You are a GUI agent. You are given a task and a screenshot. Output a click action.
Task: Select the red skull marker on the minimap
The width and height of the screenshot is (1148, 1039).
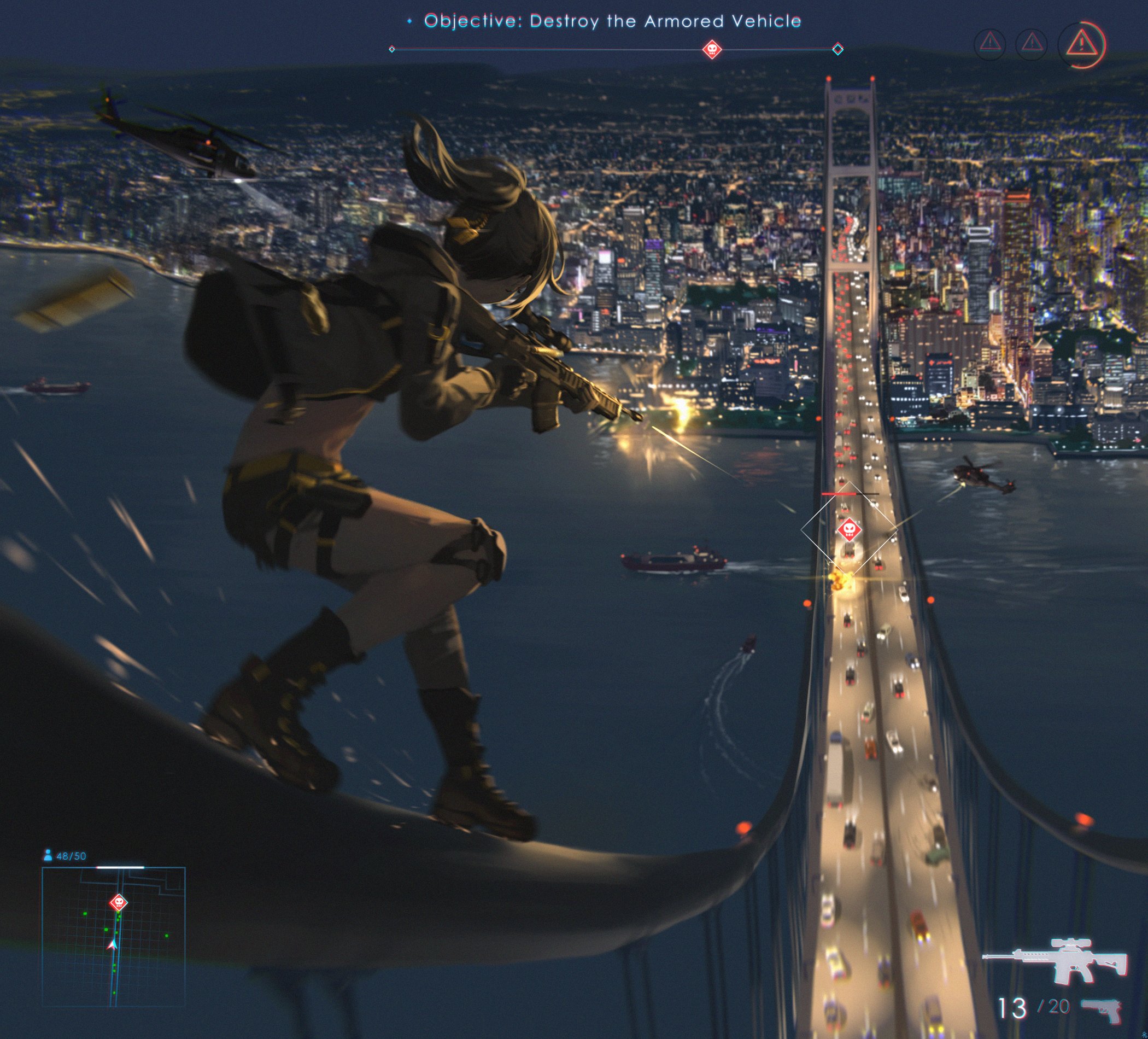[119, 902]
